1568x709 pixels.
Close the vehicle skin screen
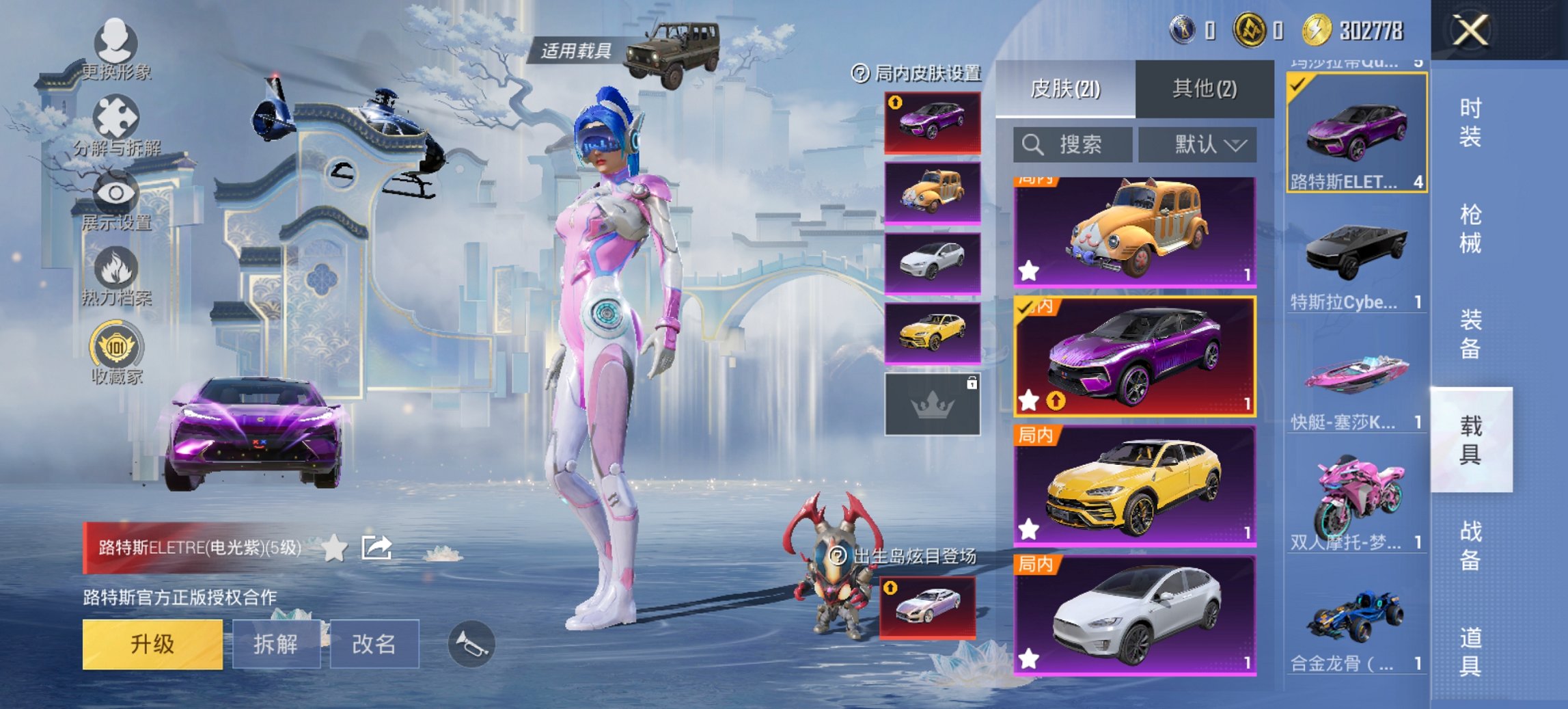click(1470, 31)
